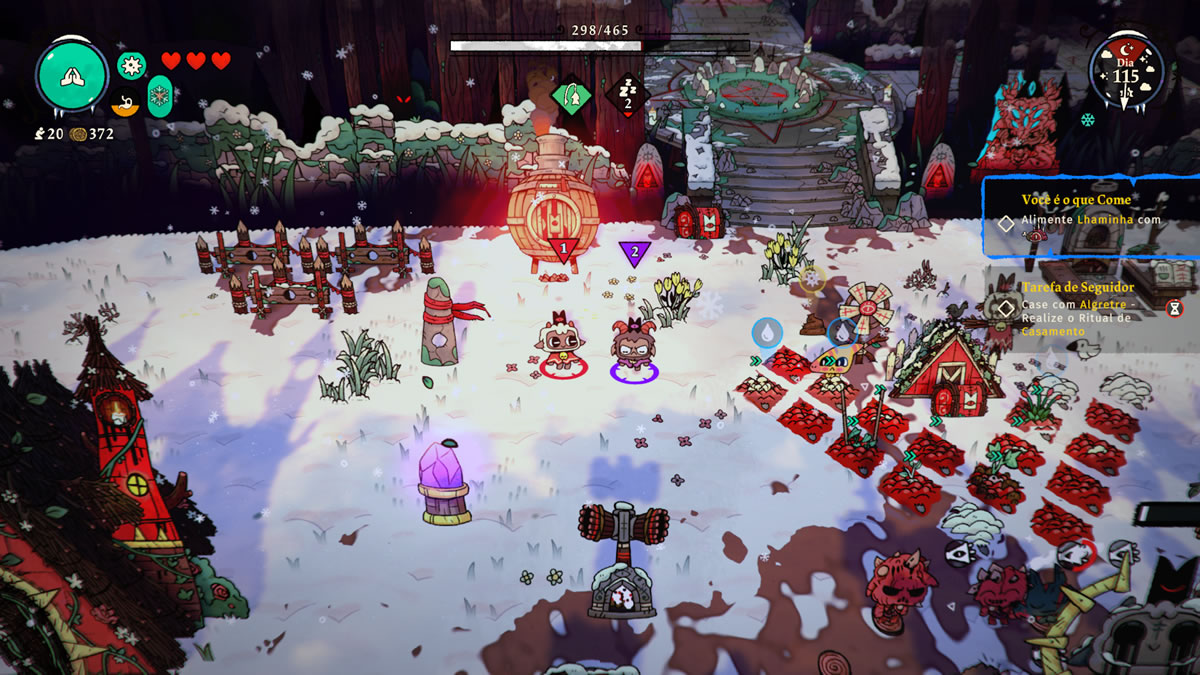Select the gear-shaped sun status icon
This screenshot has width=1200, height=675.
[131, 66]
